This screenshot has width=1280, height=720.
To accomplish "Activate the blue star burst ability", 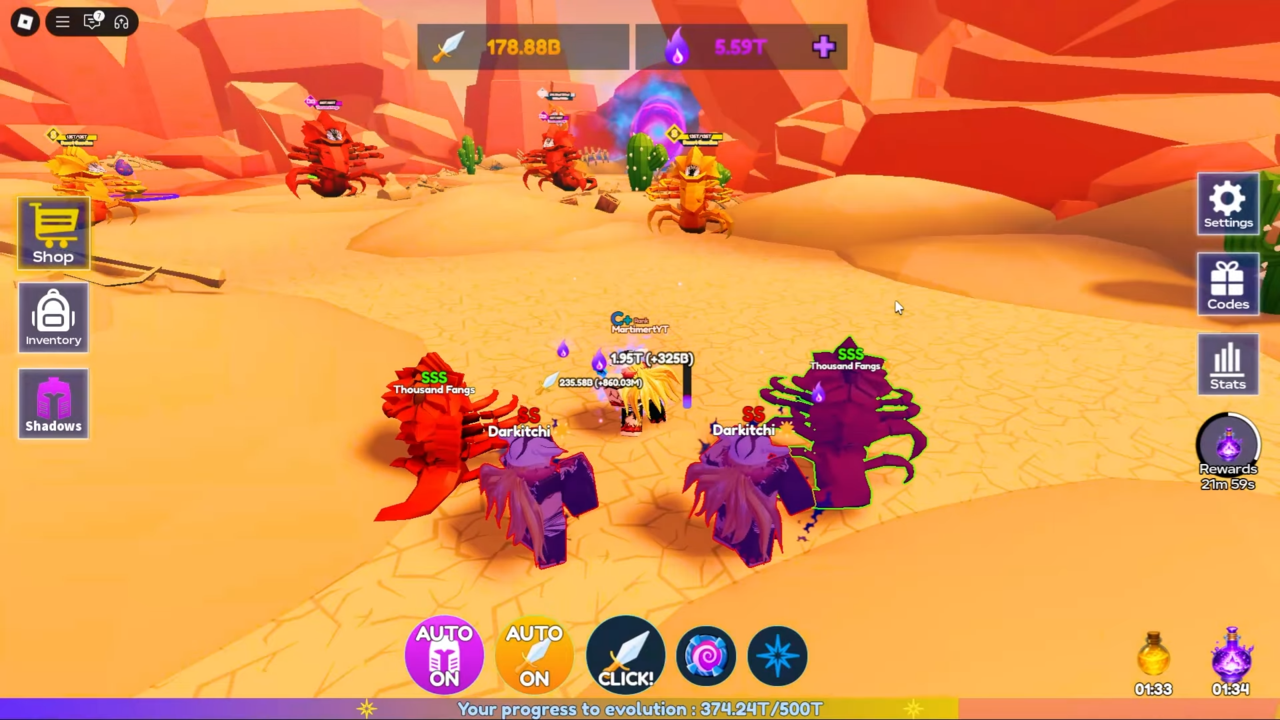I will (x=777, y=656).
